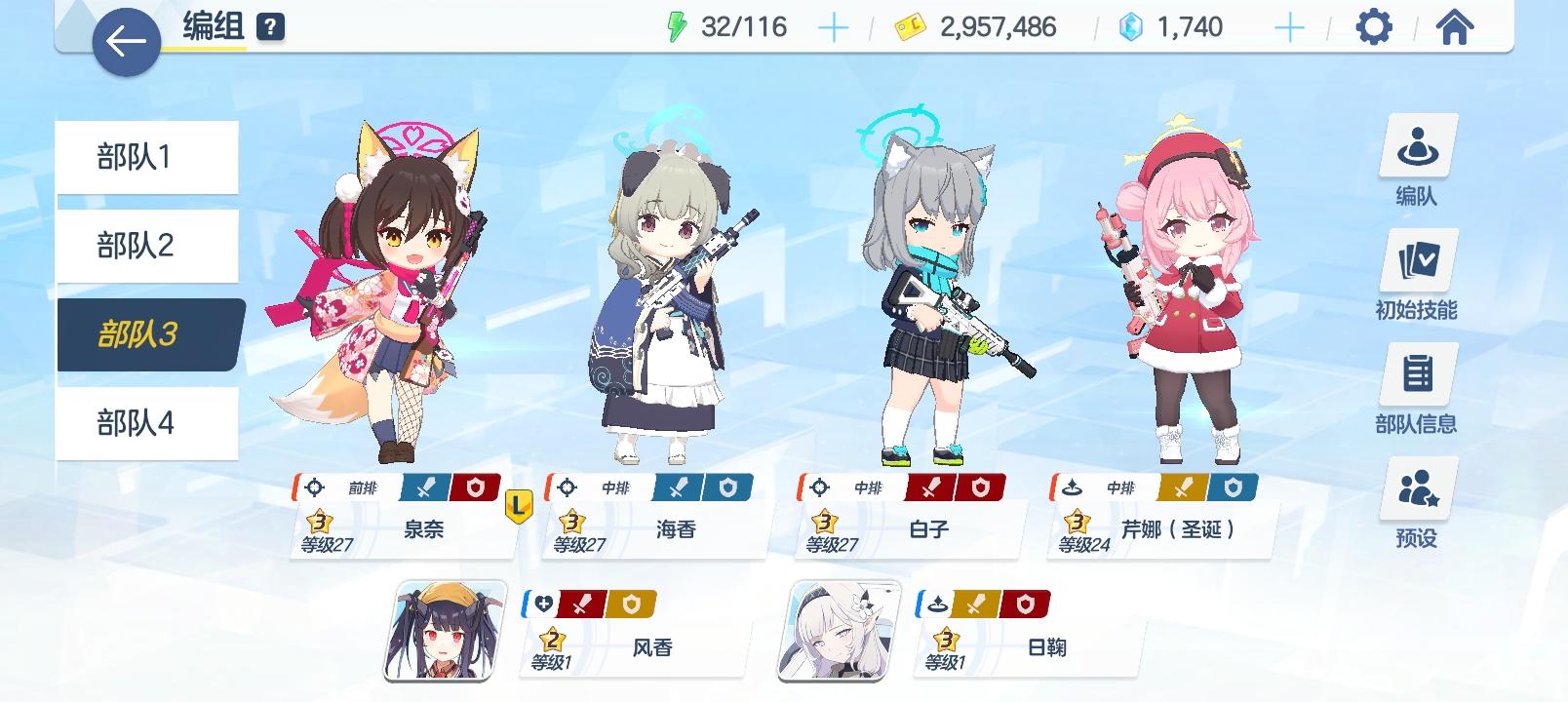Open the settings gear icon
Viewport: 1568px width, 702px height.
click(1374, 28)
